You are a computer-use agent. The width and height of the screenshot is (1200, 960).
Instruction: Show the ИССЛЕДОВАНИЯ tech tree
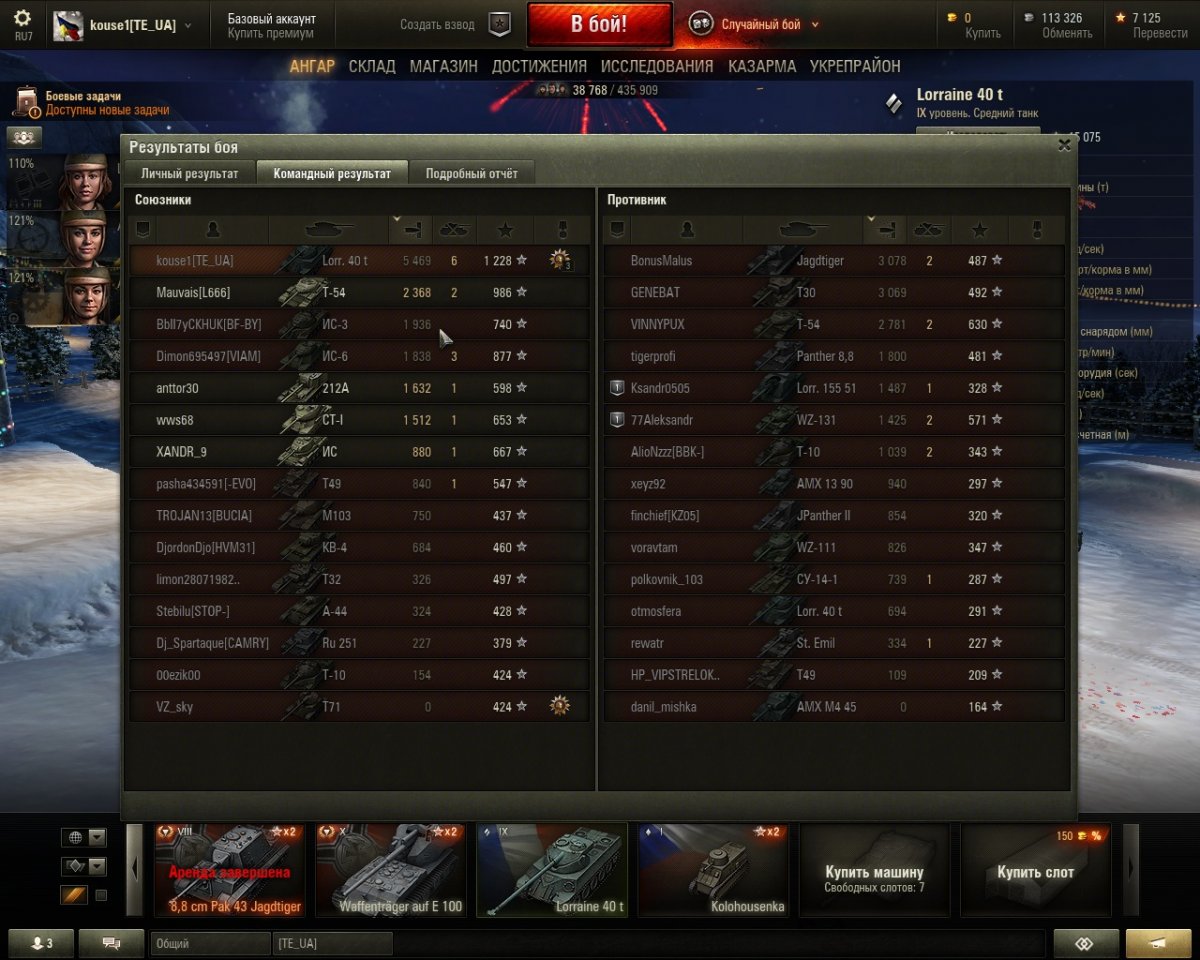[x=657, y=66]
